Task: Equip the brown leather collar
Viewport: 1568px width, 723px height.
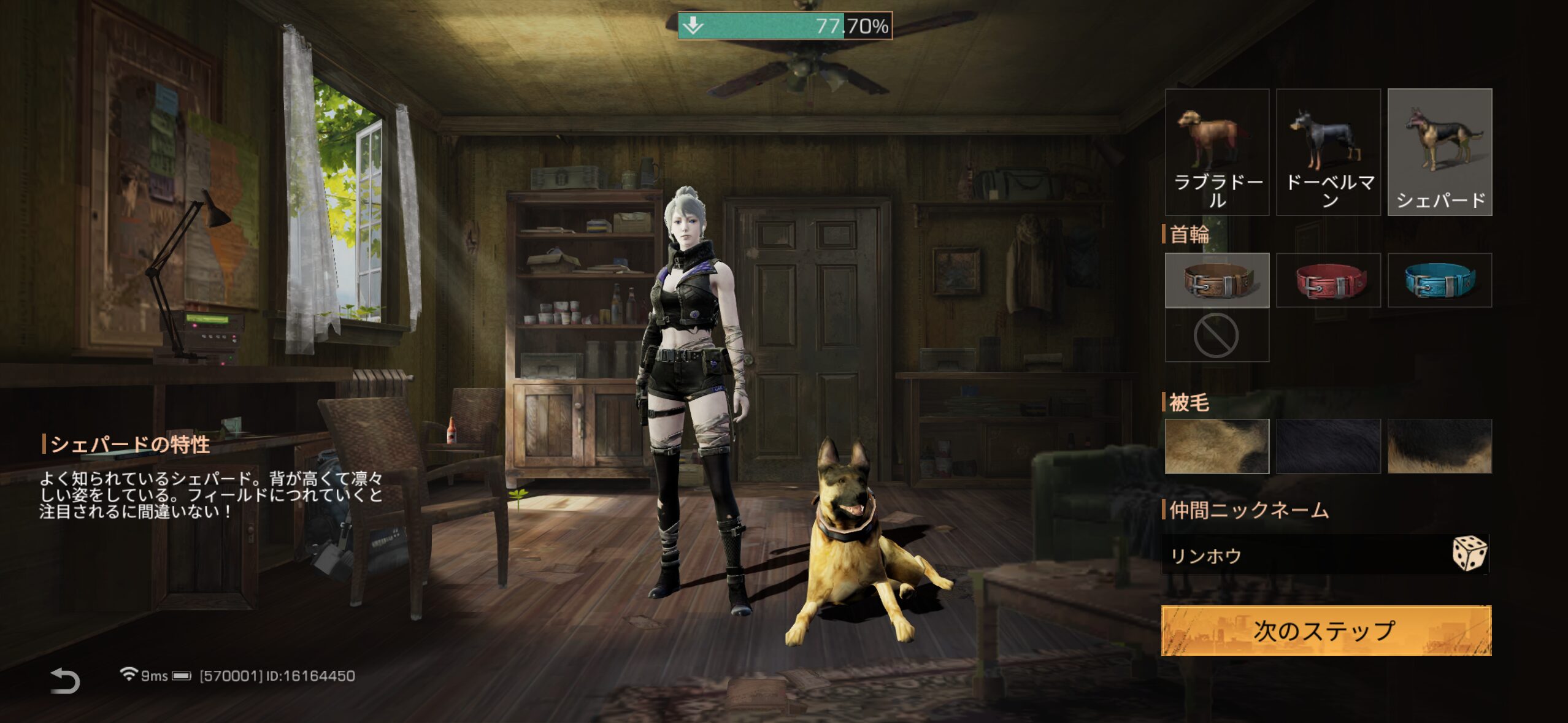Action: [1216, 280]
